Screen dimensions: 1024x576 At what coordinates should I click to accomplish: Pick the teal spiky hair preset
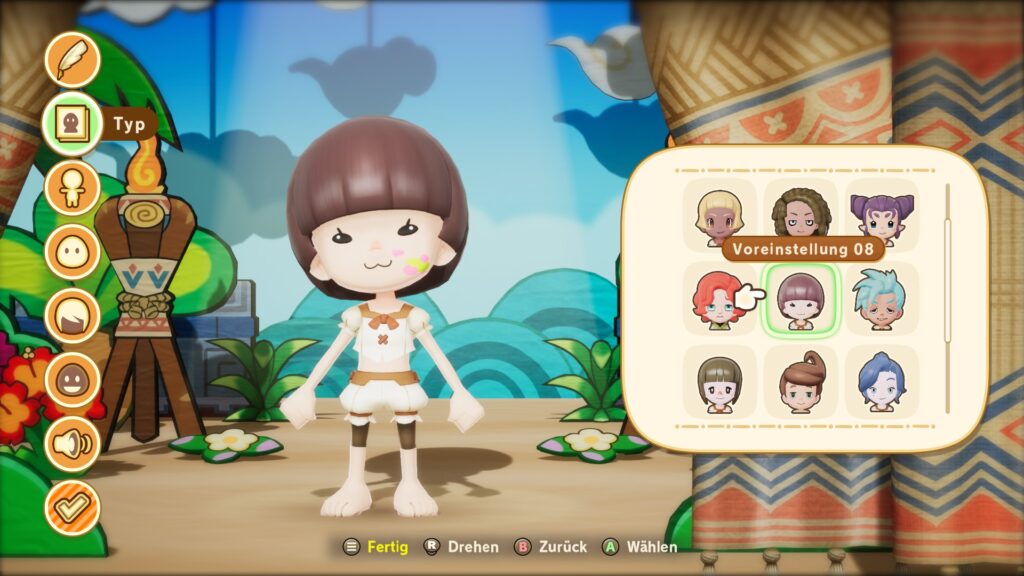[x=881, y=299]
